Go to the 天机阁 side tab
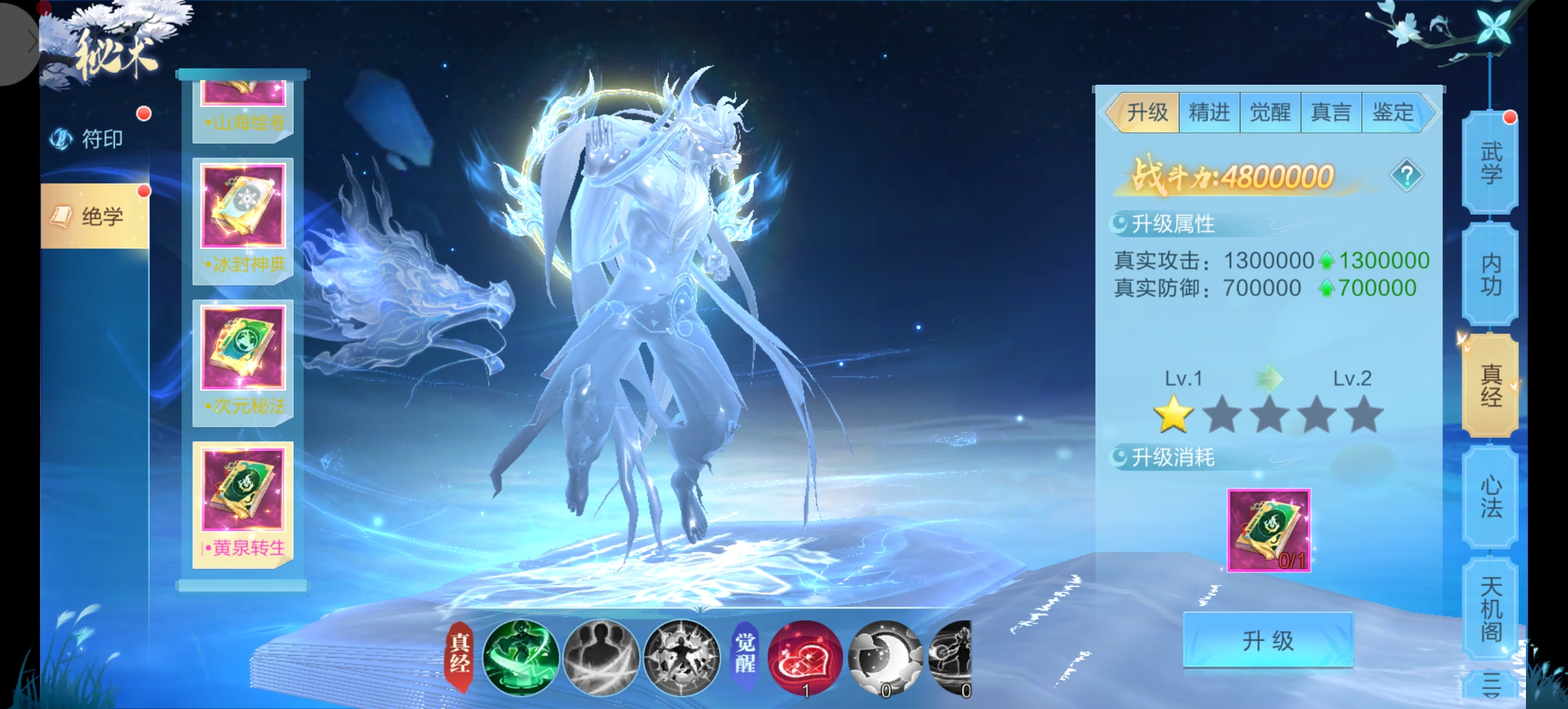 click(1491, 609)
